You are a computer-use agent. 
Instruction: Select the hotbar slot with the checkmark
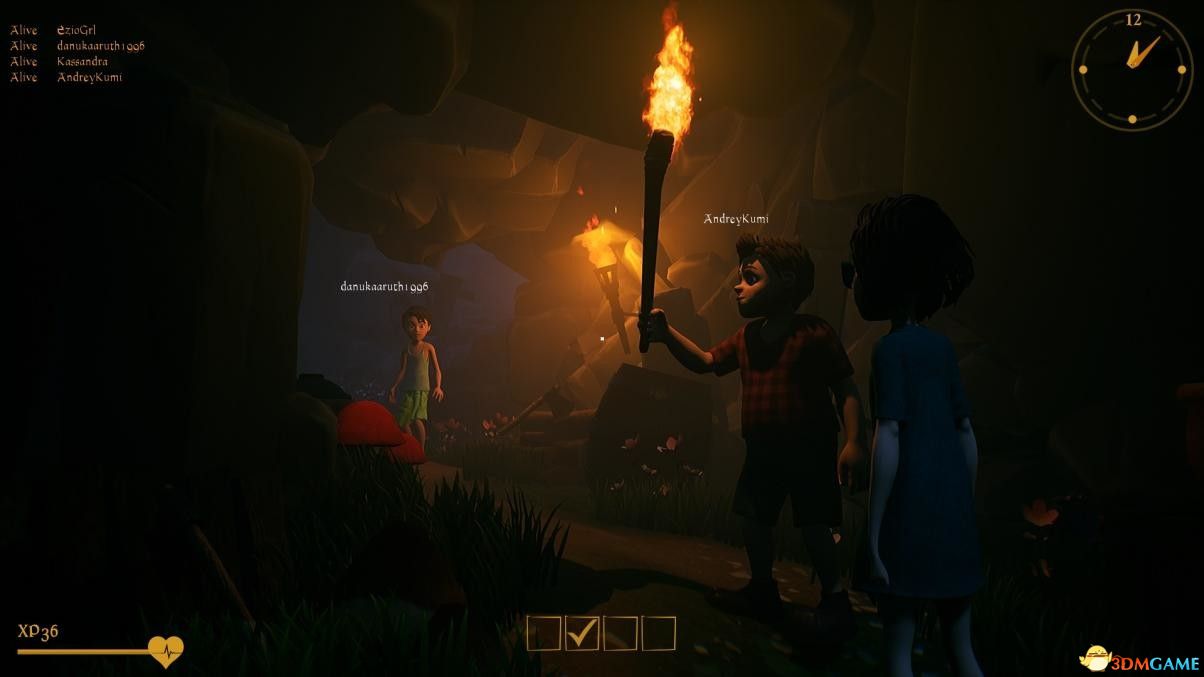582,633
